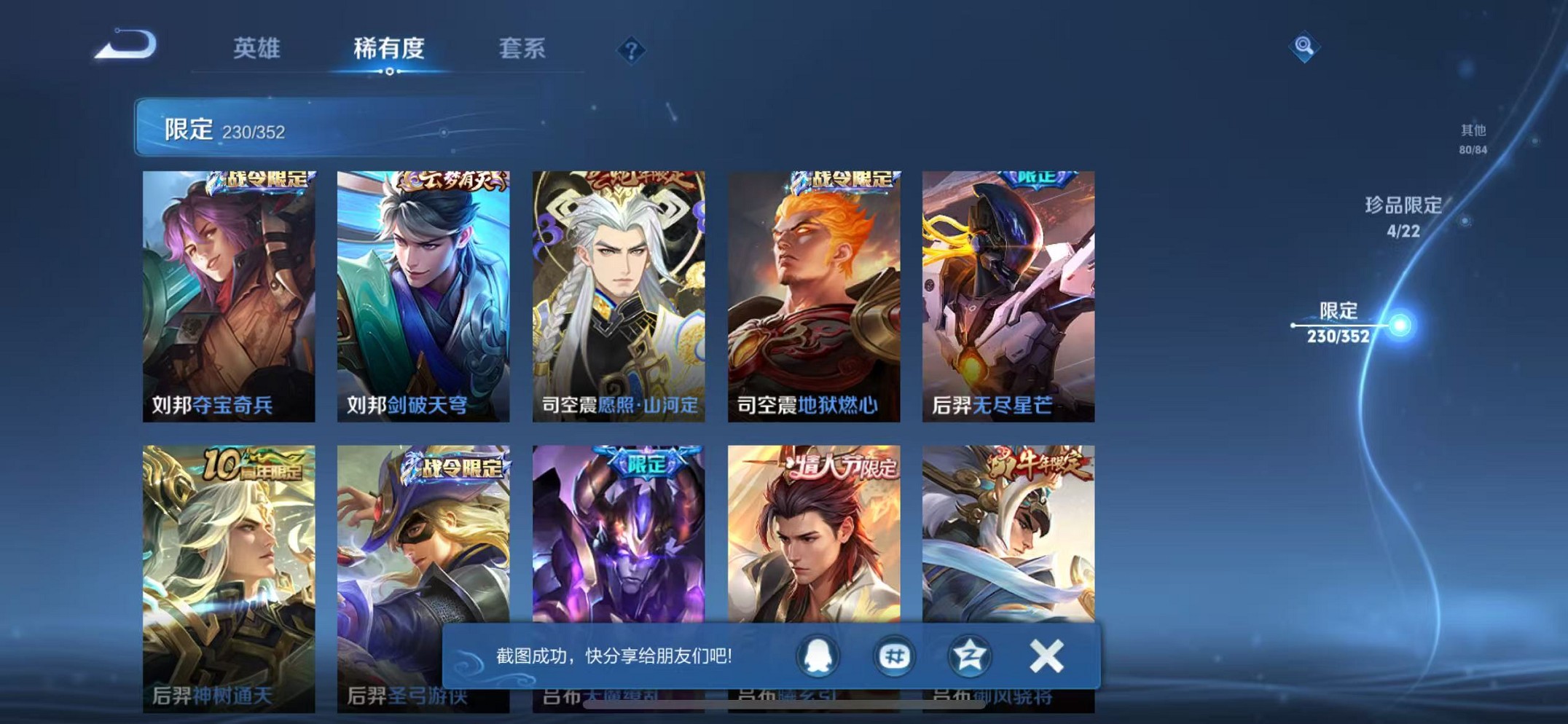Share screenshot via the QQ penguin icon
The height and width of the screenshot is (724, 1568).
pyautogui.click(x=818, y=655)
